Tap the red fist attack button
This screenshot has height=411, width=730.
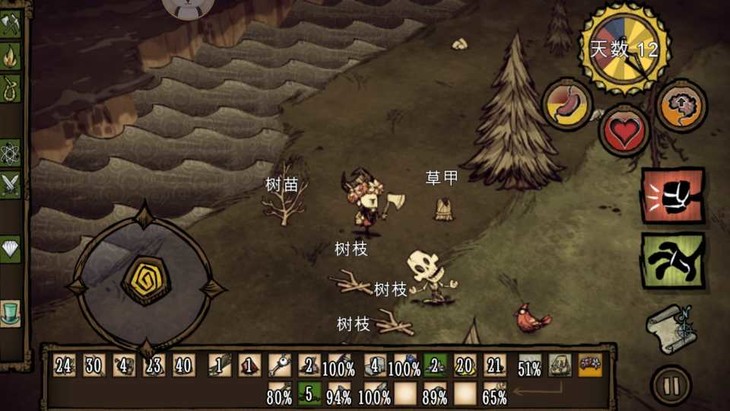pos(672,196)
